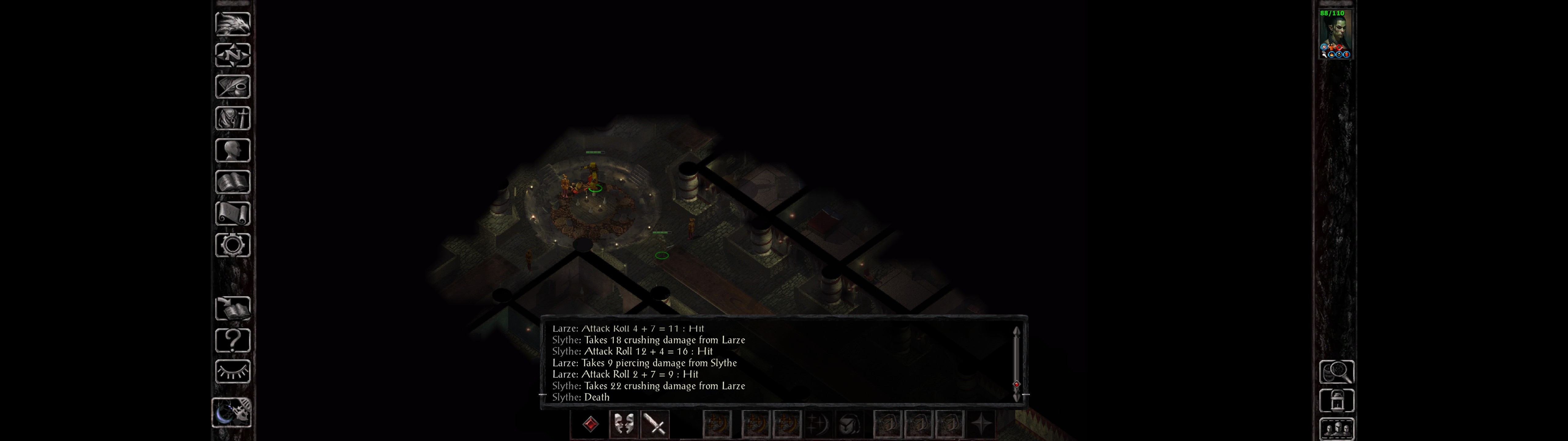Show the character record head icon
This screenshot has height=441, width=1568.
pyautogui.click(x=232, y=150)
